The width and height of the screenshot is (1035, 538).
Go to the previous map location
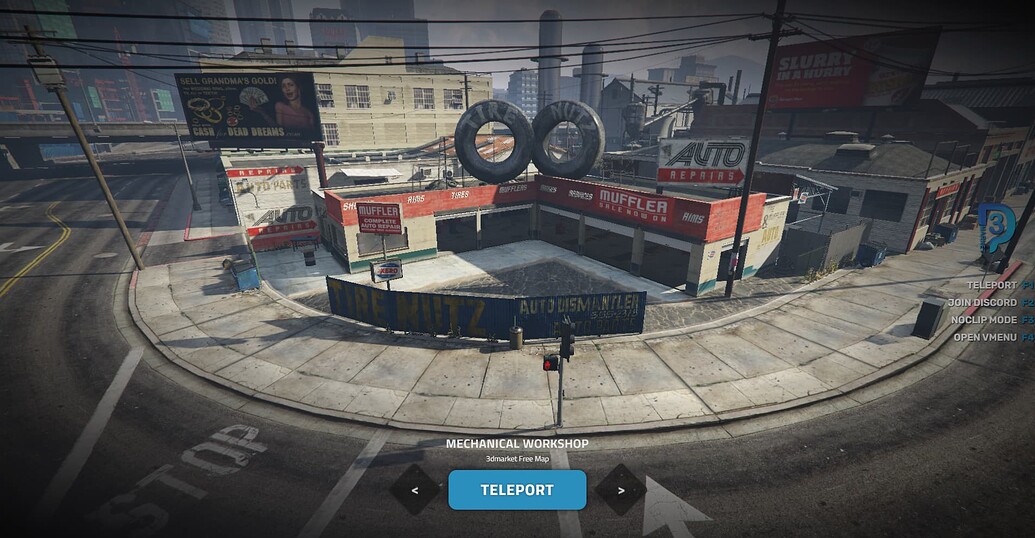(414, 490)
